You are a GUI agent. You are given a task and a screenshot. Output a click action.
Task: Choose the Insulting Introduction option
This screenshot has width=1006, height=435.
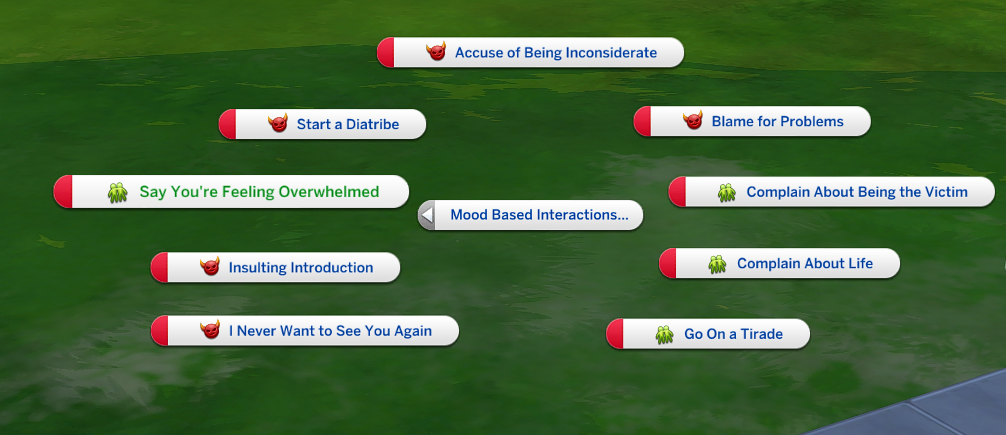pyautogui.click(x=300, y=268)
